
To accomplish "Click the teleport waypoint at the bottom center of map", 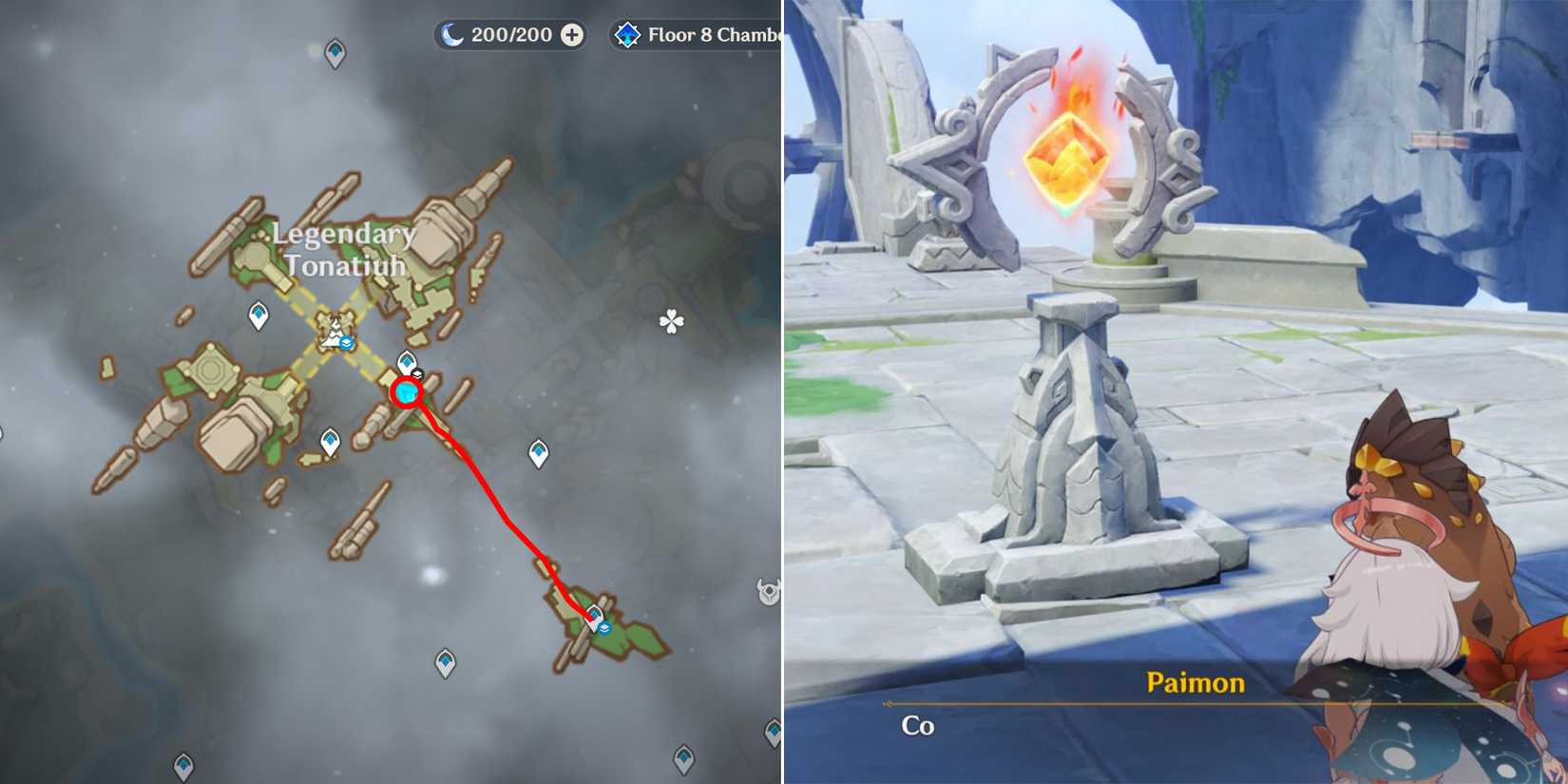I will coord(444,662).
